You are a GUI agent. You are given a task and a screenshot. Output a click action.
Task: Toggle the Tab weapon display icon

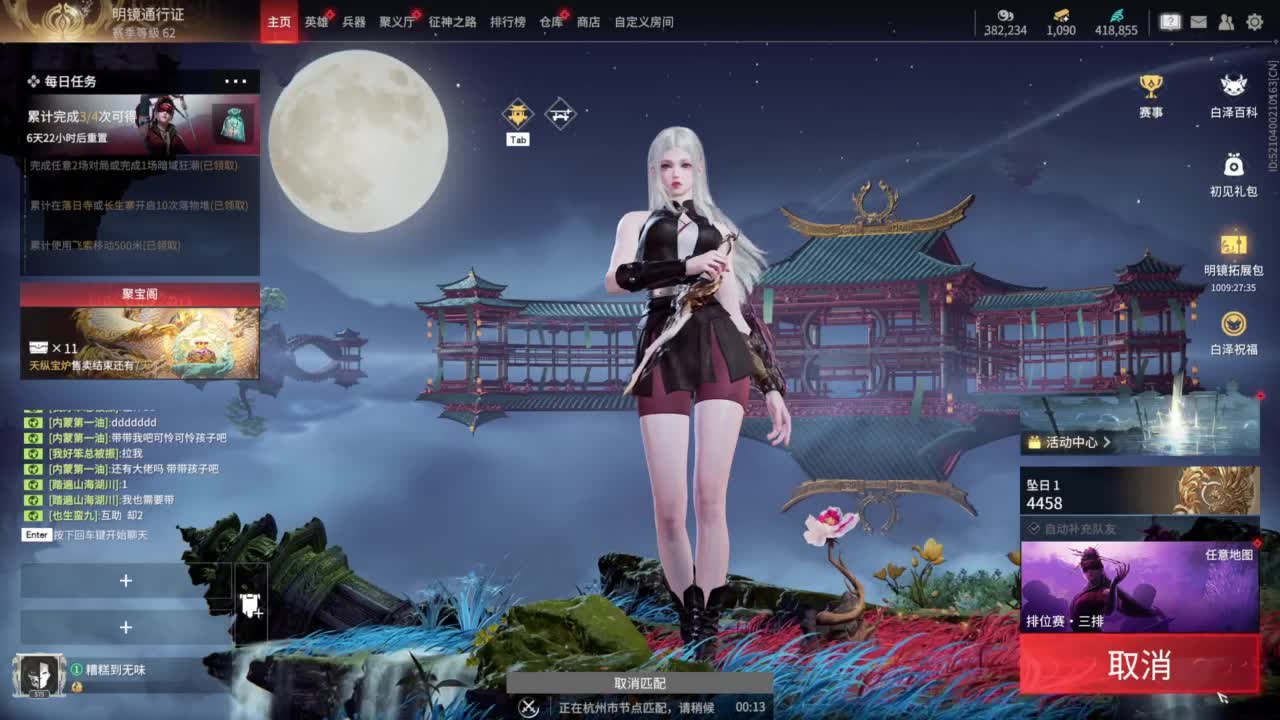[517, 113]
